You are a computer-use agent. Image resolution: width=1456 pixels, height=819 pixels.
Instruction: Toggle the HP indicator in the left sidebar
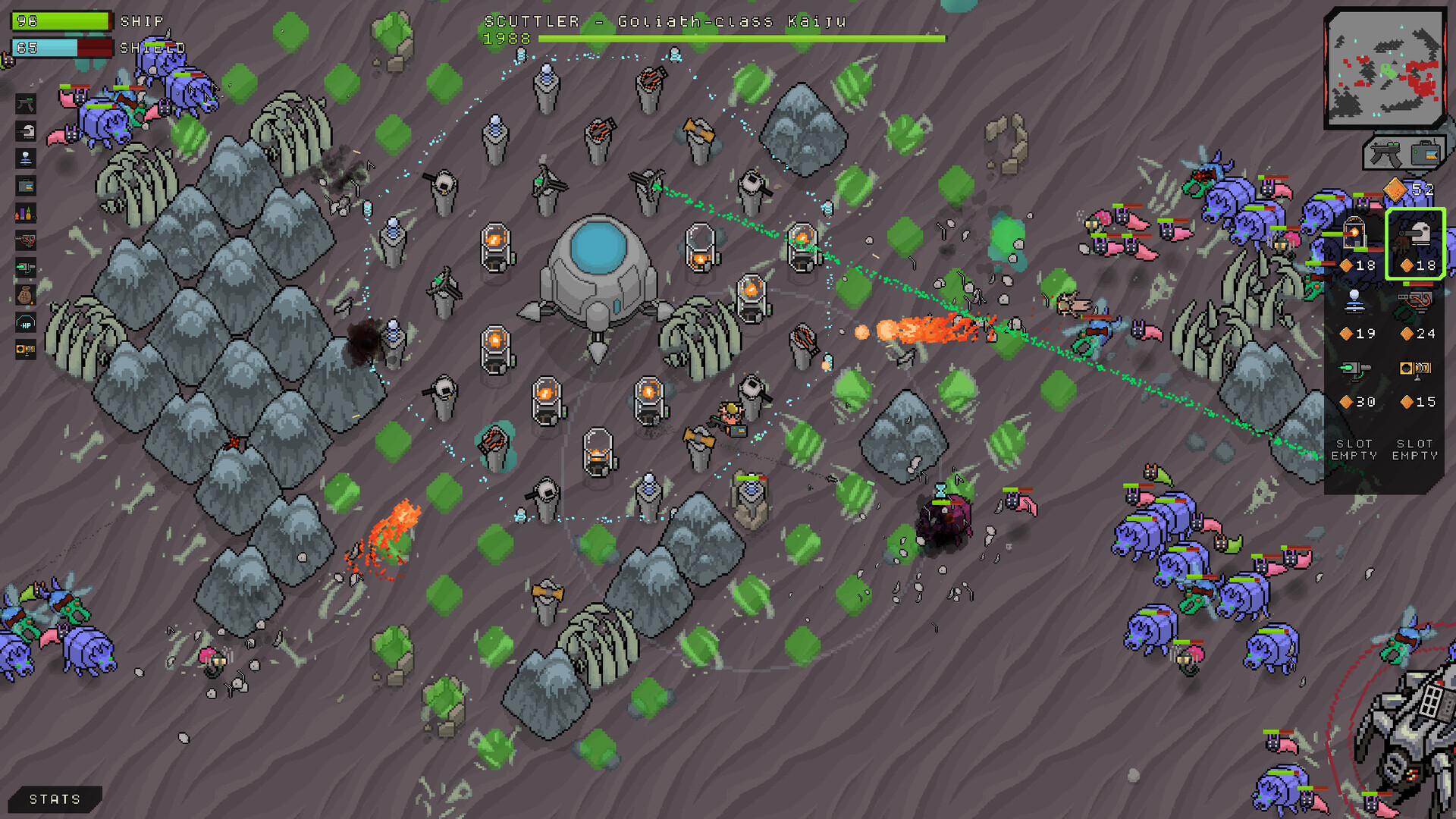pos(25,322)
